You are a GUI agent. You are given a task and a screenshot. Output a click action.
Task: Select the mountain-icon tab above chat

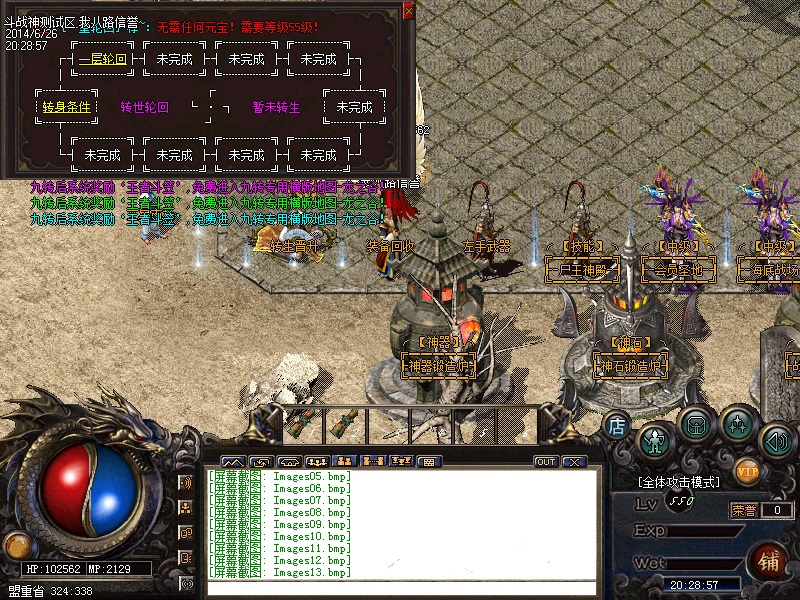point(233,462)
